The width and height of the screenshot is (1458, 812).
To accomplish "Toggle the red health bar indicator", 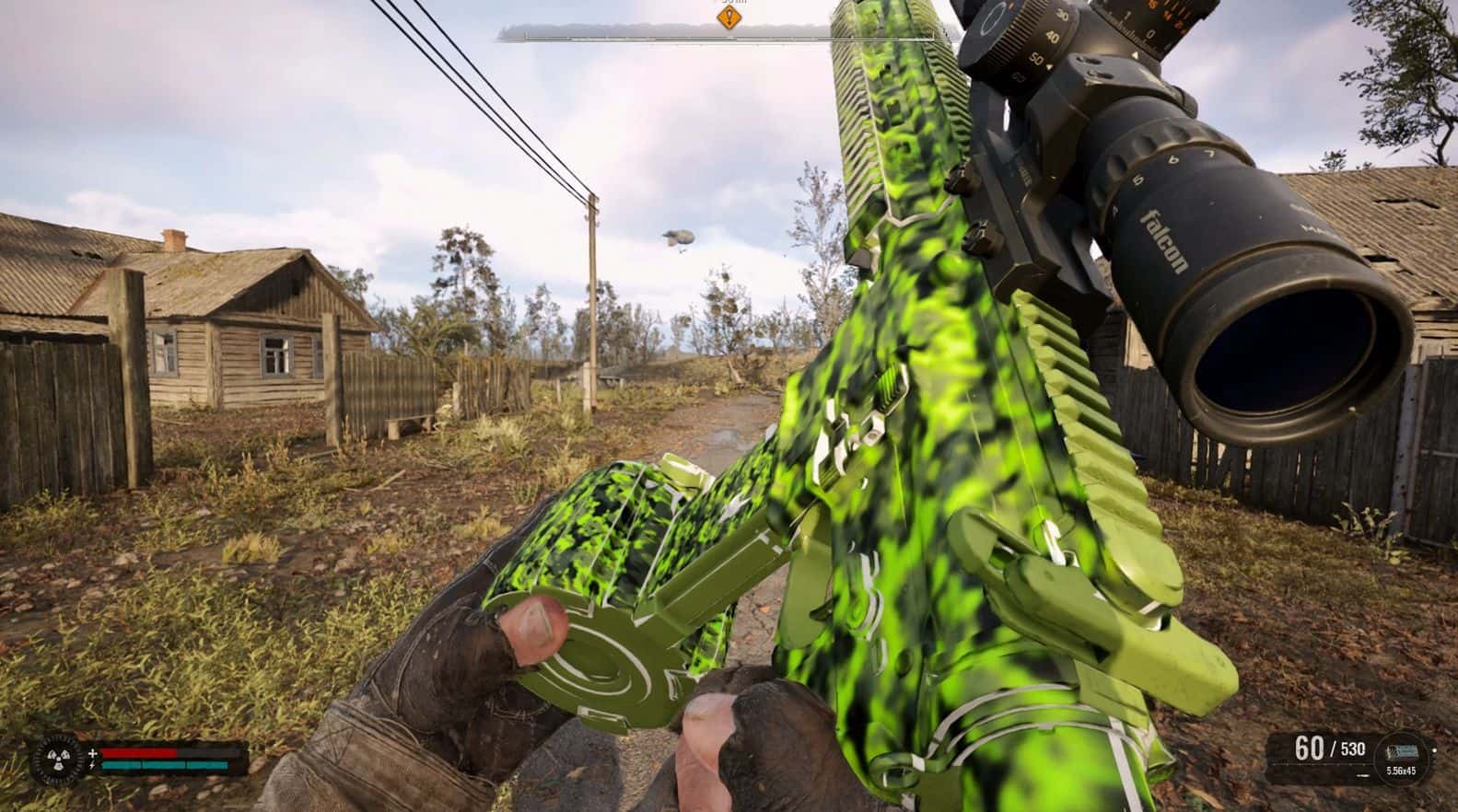I will (x=138, y=753).
